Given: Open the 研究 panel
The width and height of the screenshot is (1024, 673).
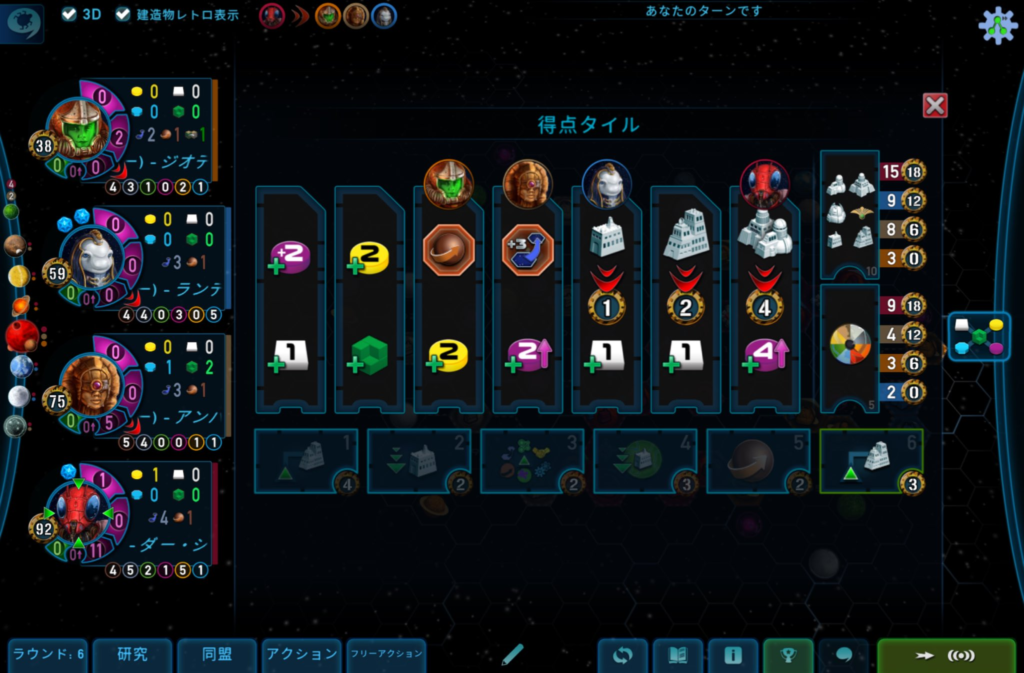Looking at the screenshot, I should (132, 655).
